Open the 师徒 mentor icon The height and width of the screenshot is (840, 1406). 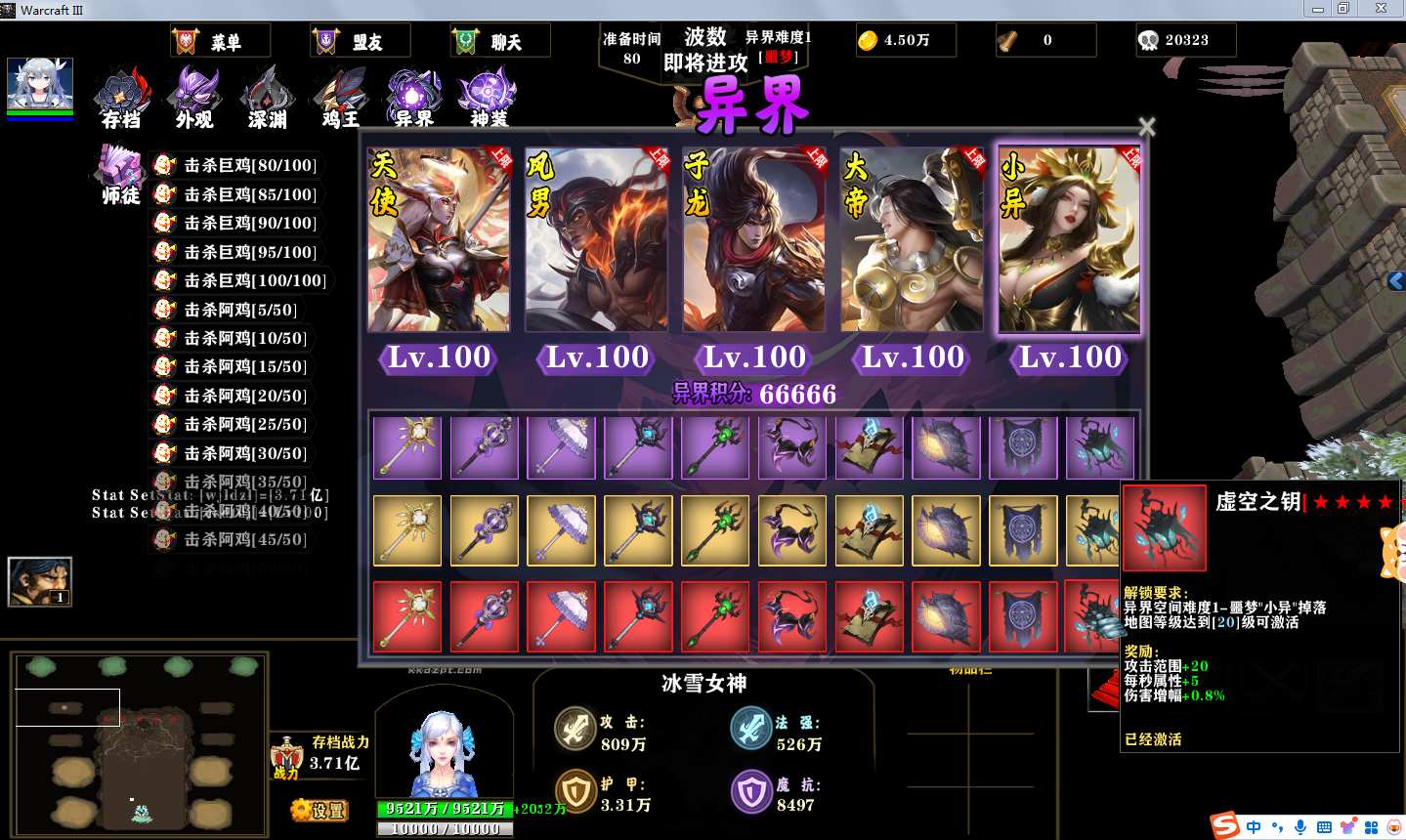(x=121, y=175)
